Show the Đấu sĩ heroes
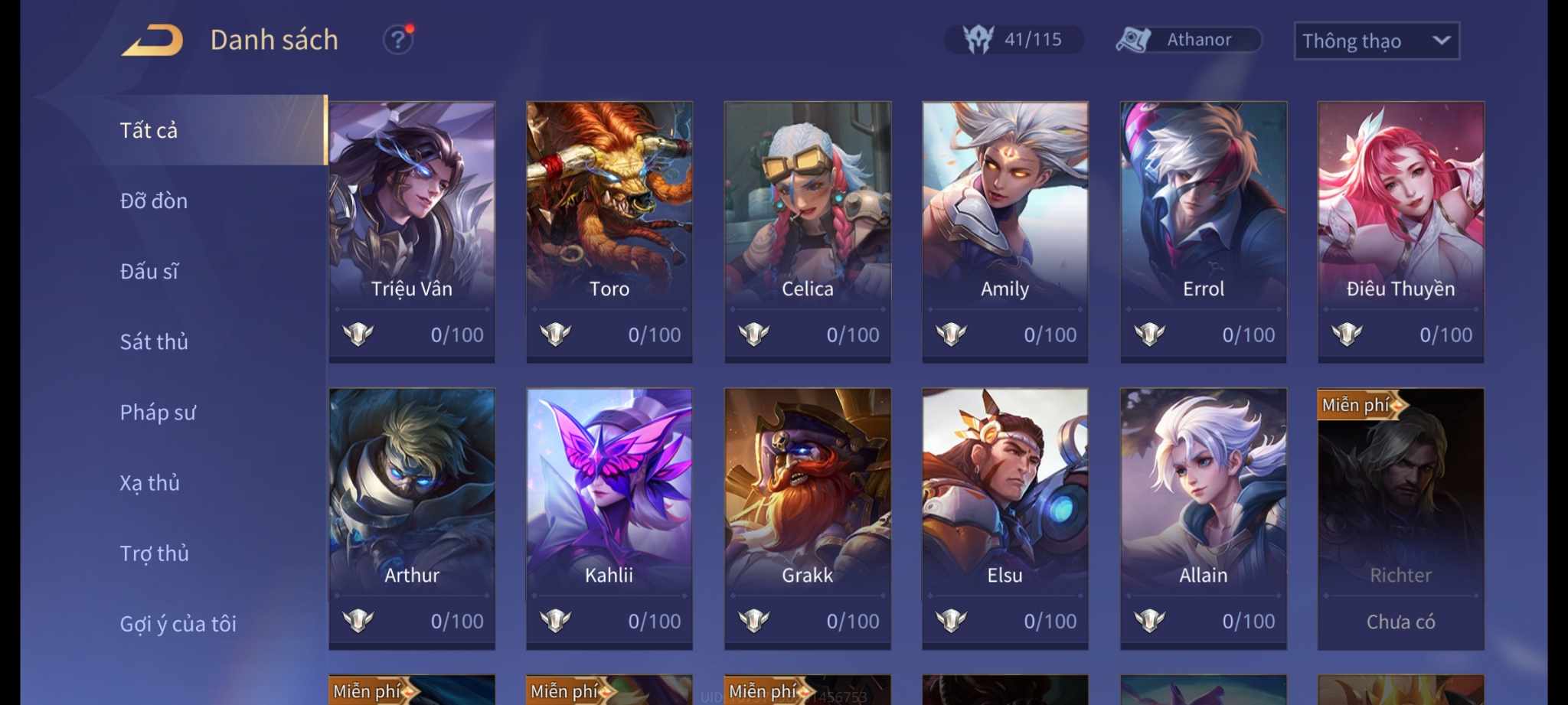This screenshot has width=1568, height=705. (x=149, y=272)
